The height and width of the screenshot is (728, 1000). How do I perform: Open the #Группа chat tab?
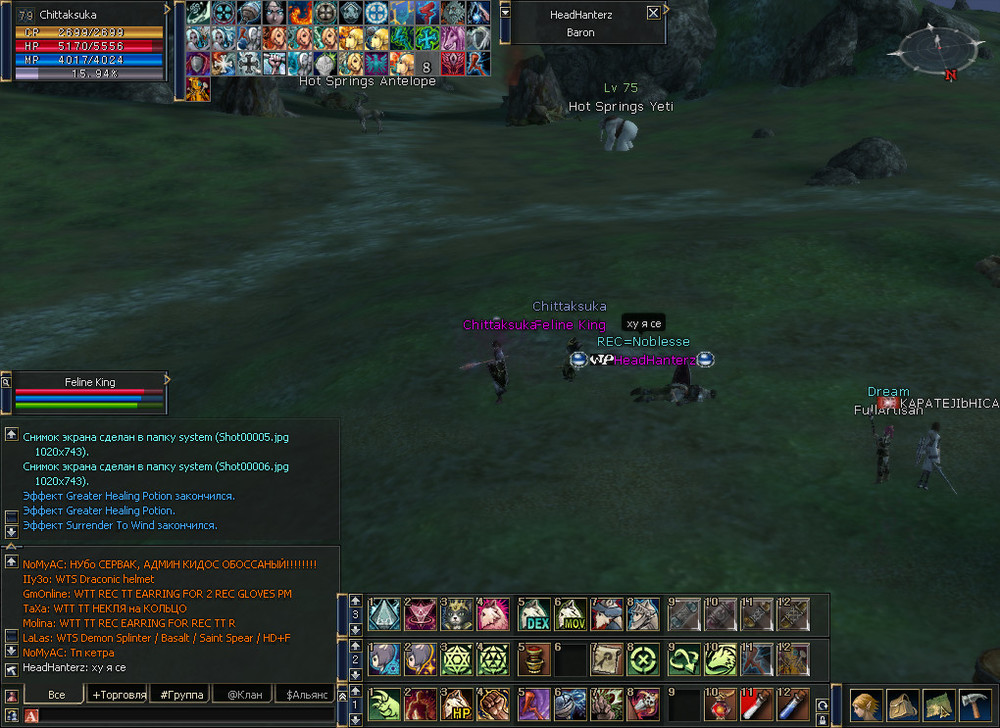click(181, 694)
